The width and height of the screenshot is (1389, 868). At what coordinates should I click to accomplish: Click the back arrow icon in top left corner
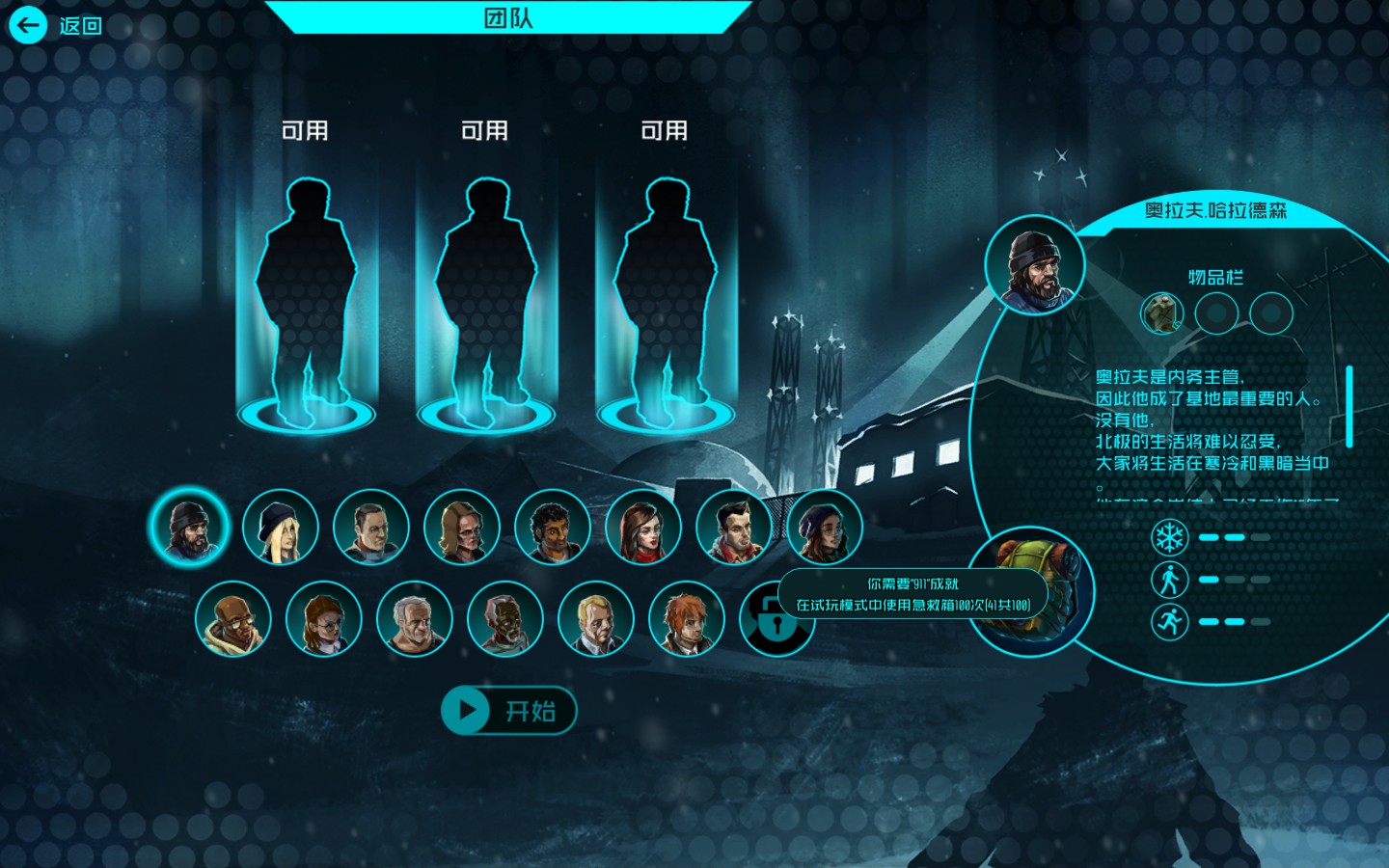pos(28,25)
